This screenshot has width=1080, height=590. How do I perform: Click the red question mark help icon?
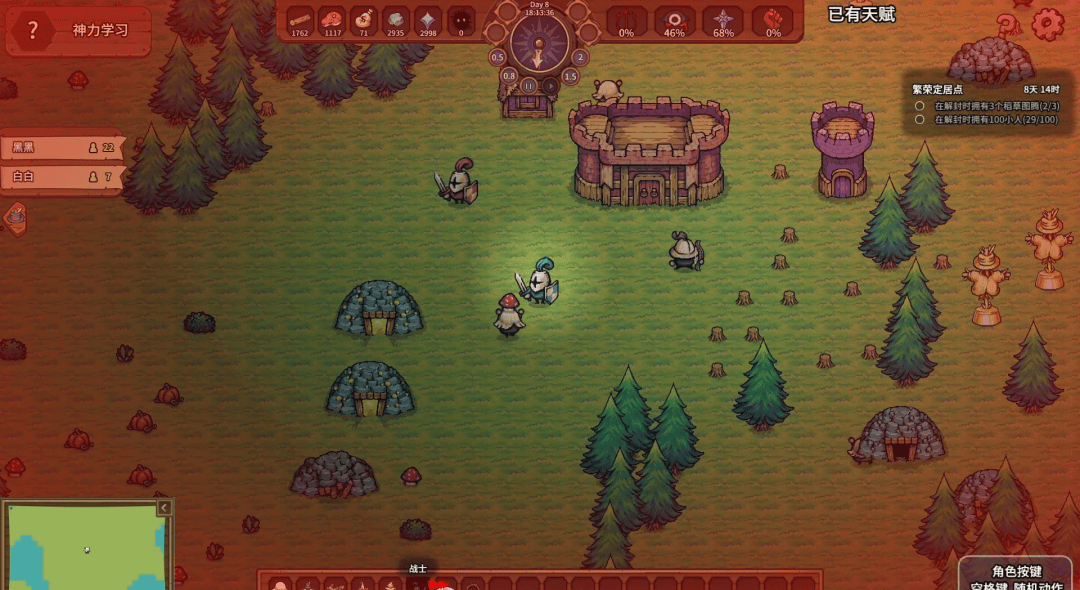33,30
